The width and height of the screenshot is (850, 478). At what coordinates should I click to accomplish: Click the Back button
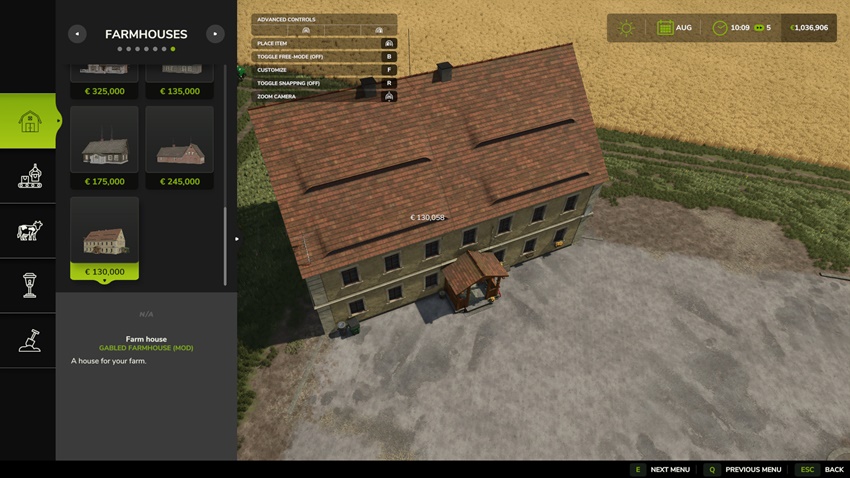(x=821, y=470)
